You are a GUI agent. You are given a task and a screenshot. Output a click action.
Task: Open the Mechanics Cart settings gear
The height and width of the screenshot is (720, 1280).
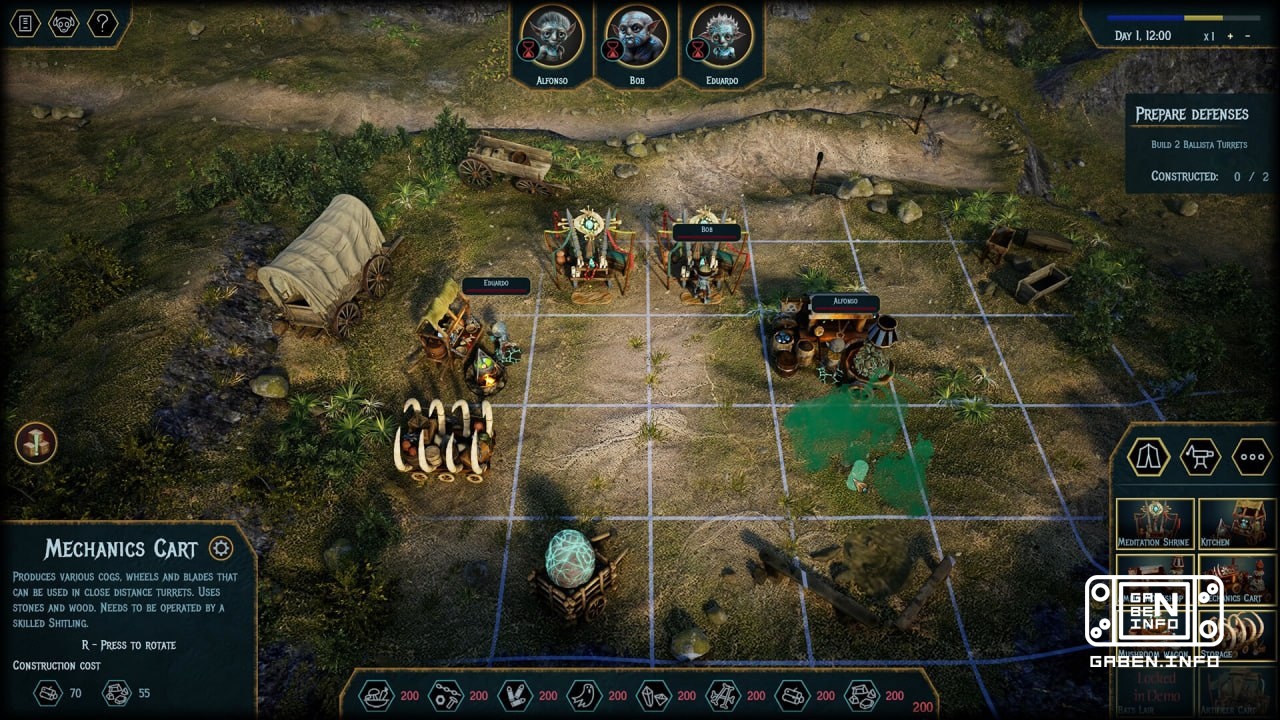219,548
